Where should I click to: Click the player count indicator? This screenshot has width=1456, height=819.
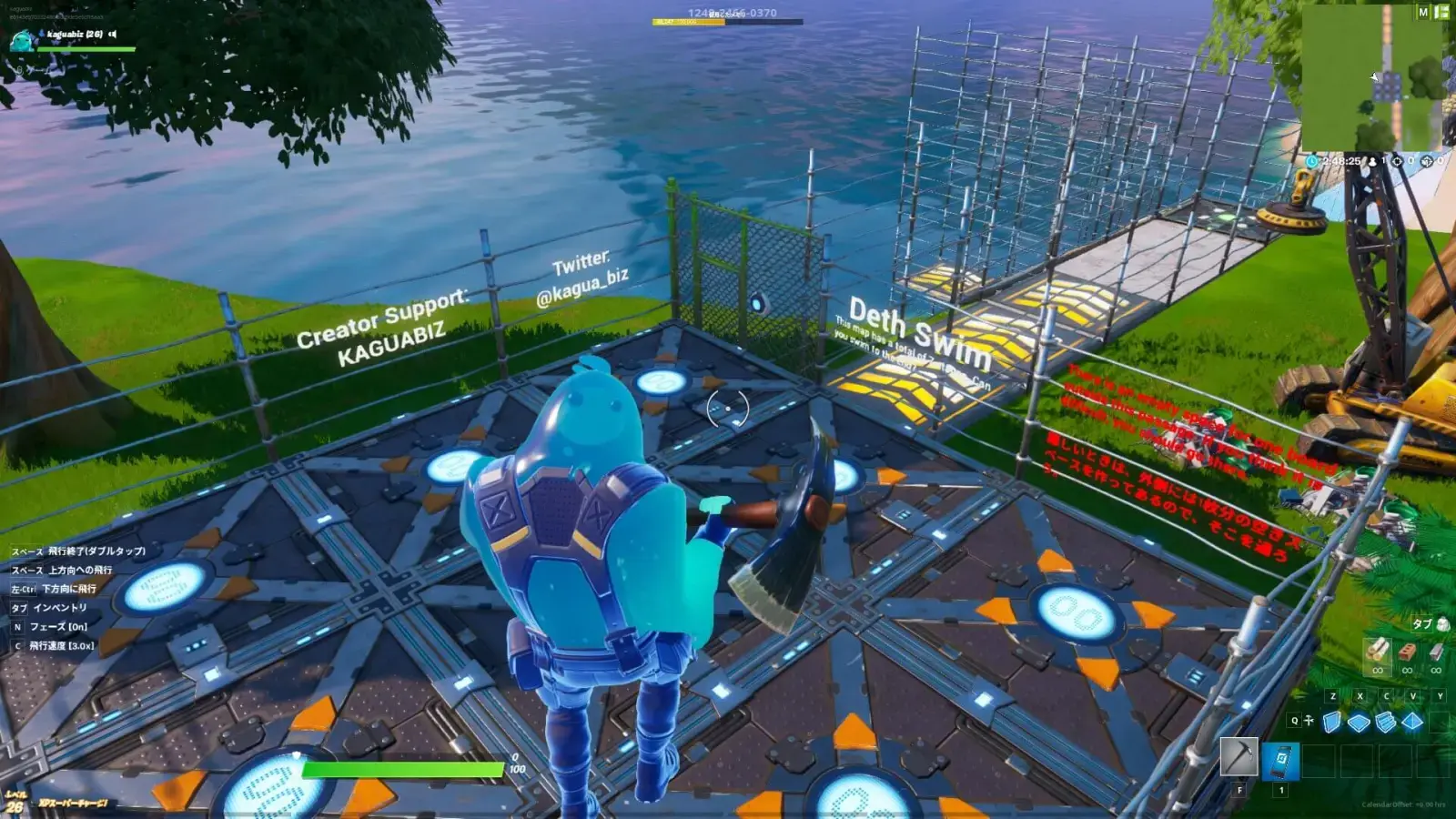pos(1377,161)
